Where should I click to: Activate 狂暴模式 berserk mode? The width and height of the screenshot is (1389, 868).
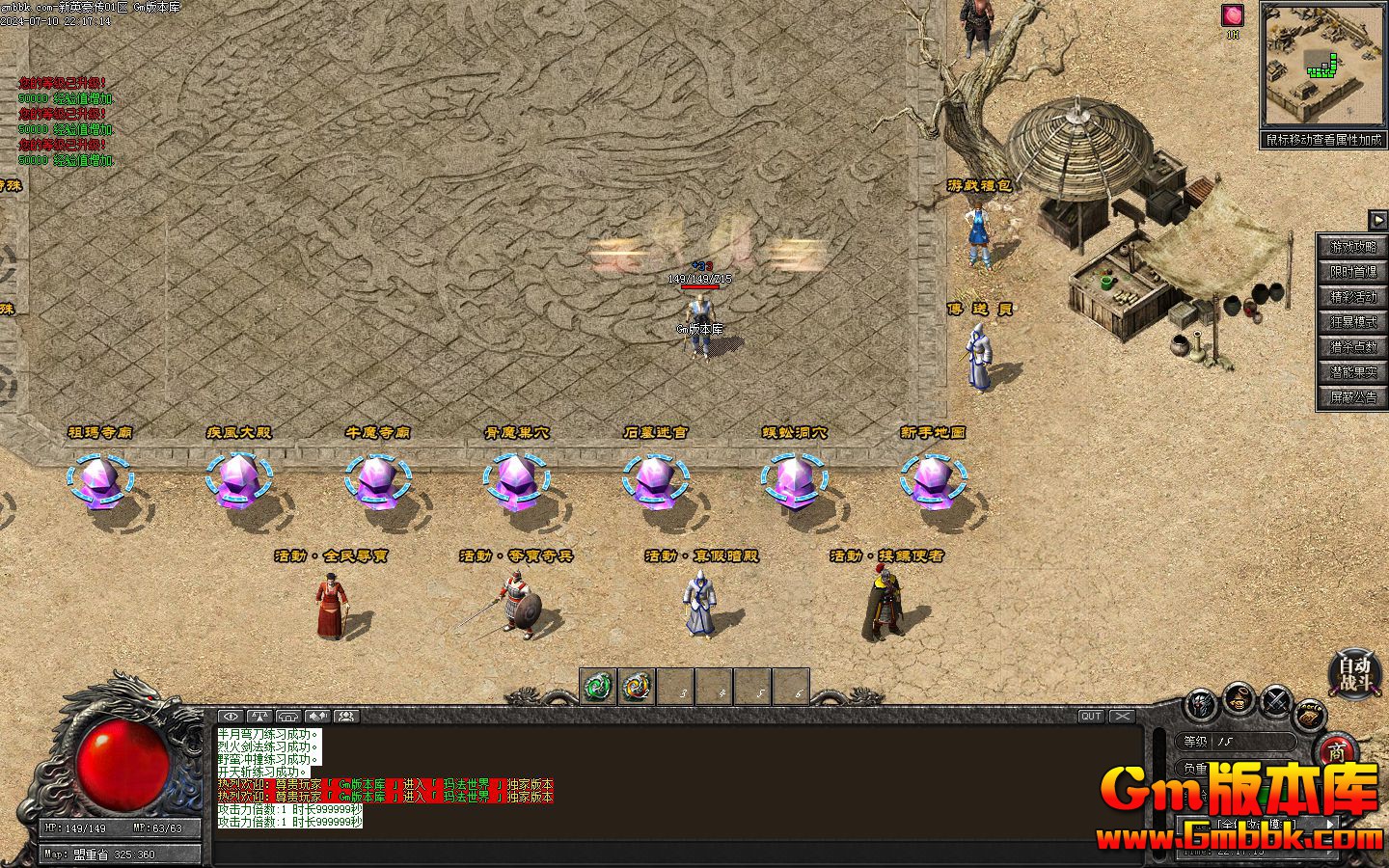click(x=1353, y=322)
